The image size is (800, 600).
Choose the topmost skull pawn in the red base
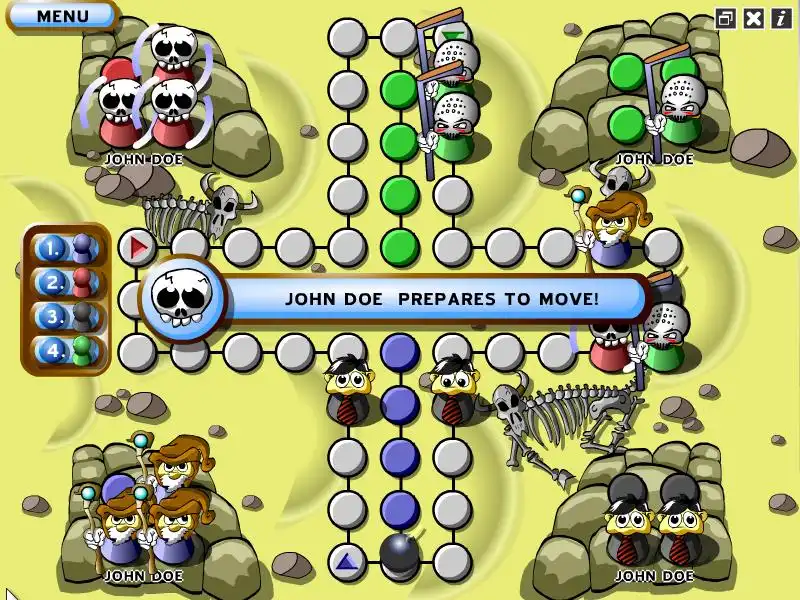[x=174, y=50]
